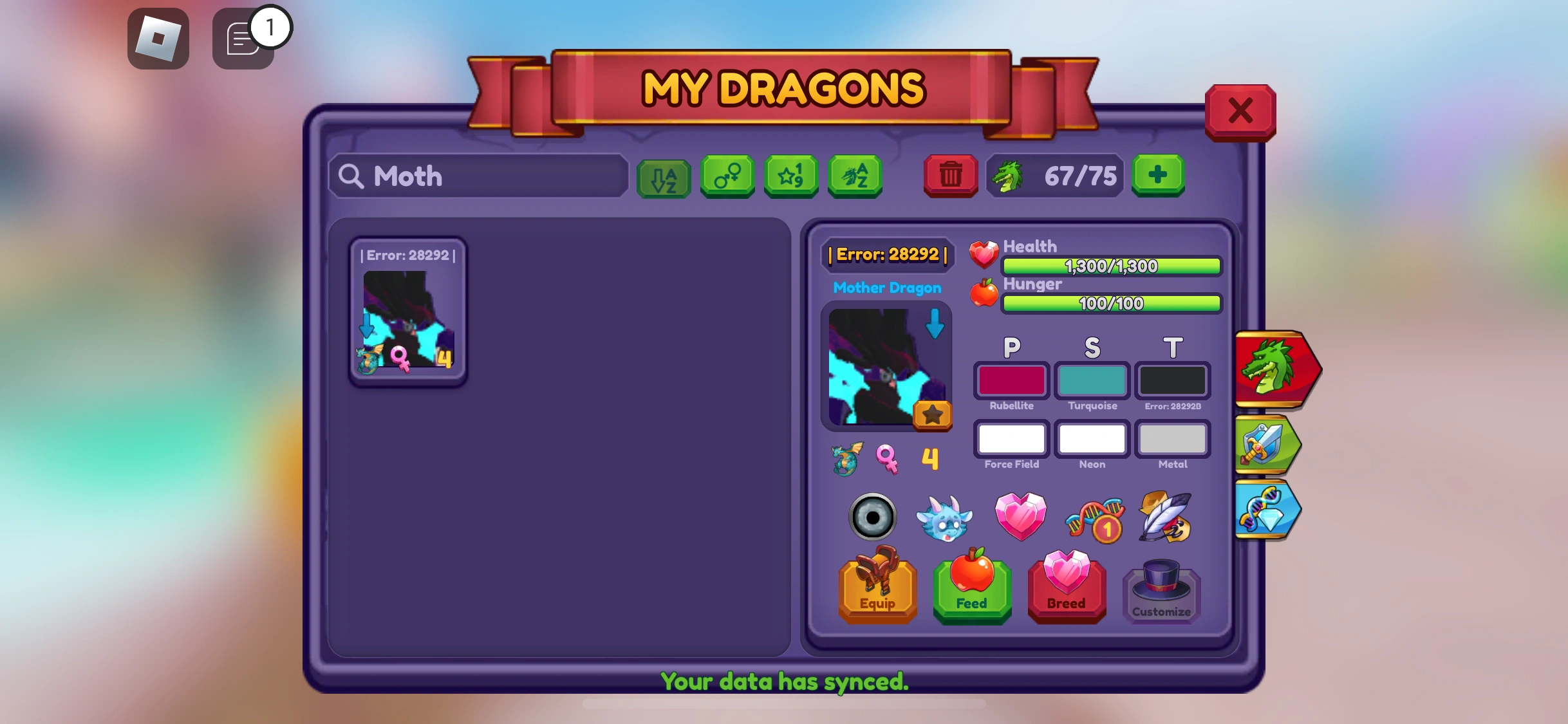Sort dragons by star level
Image resolution: width=1568 pixels, height=724 pixels.
pyautogui.click(x=791, y=176)
